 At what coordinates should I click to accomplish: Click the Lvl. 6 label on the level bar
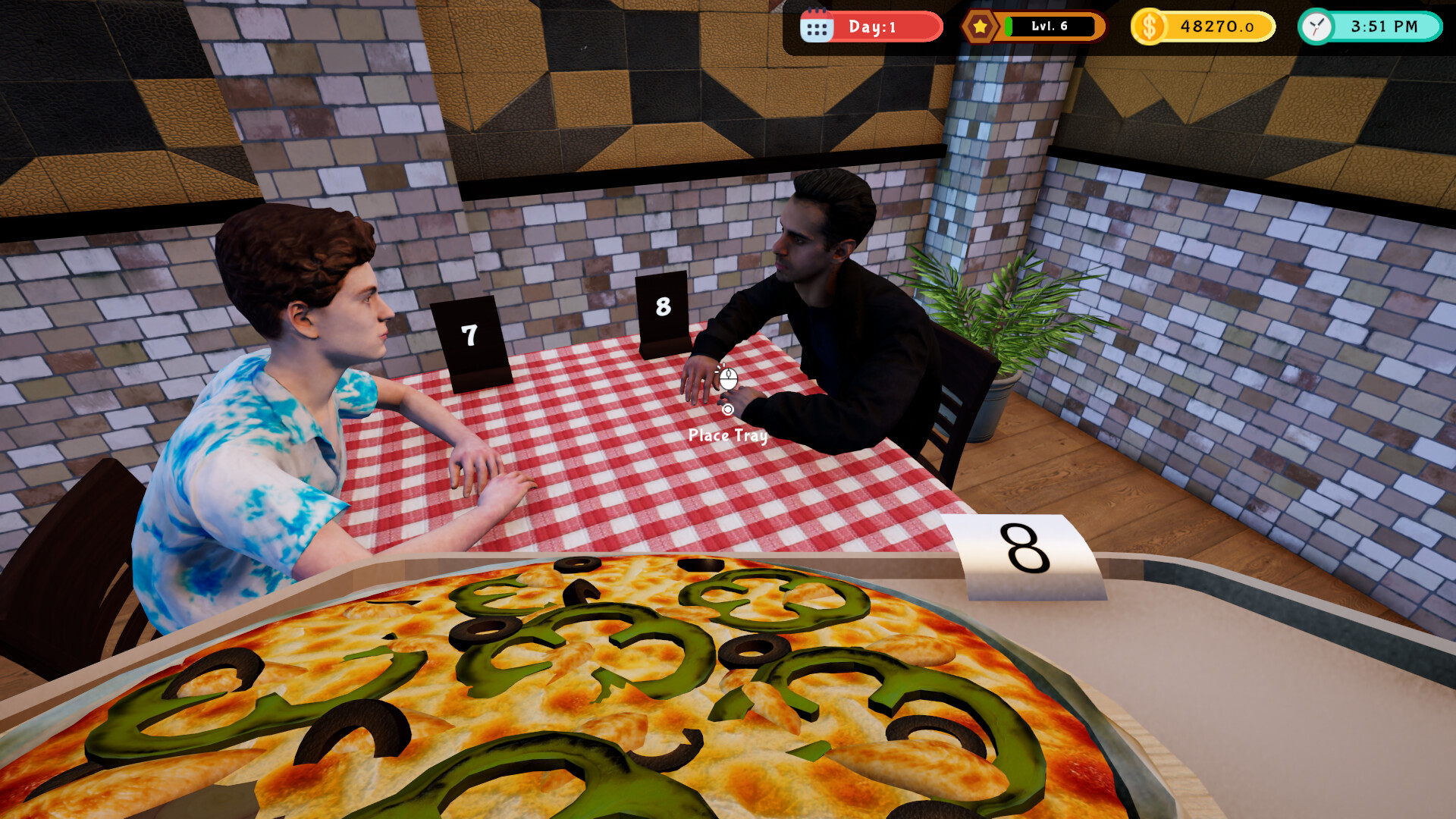(x=1049, y=26)
